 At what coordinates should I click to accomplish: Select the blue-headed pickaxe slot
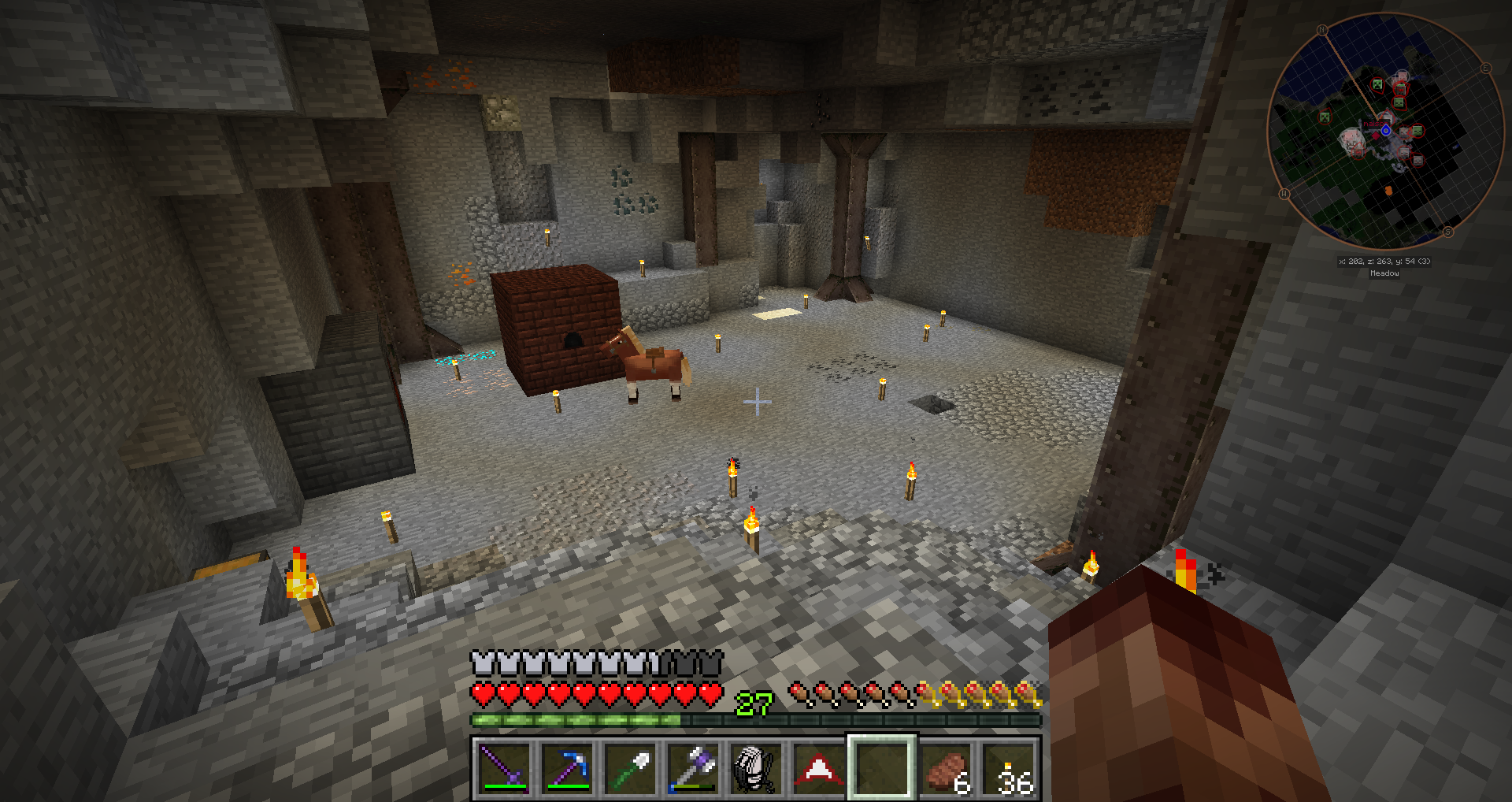click(x=567, y=767)
